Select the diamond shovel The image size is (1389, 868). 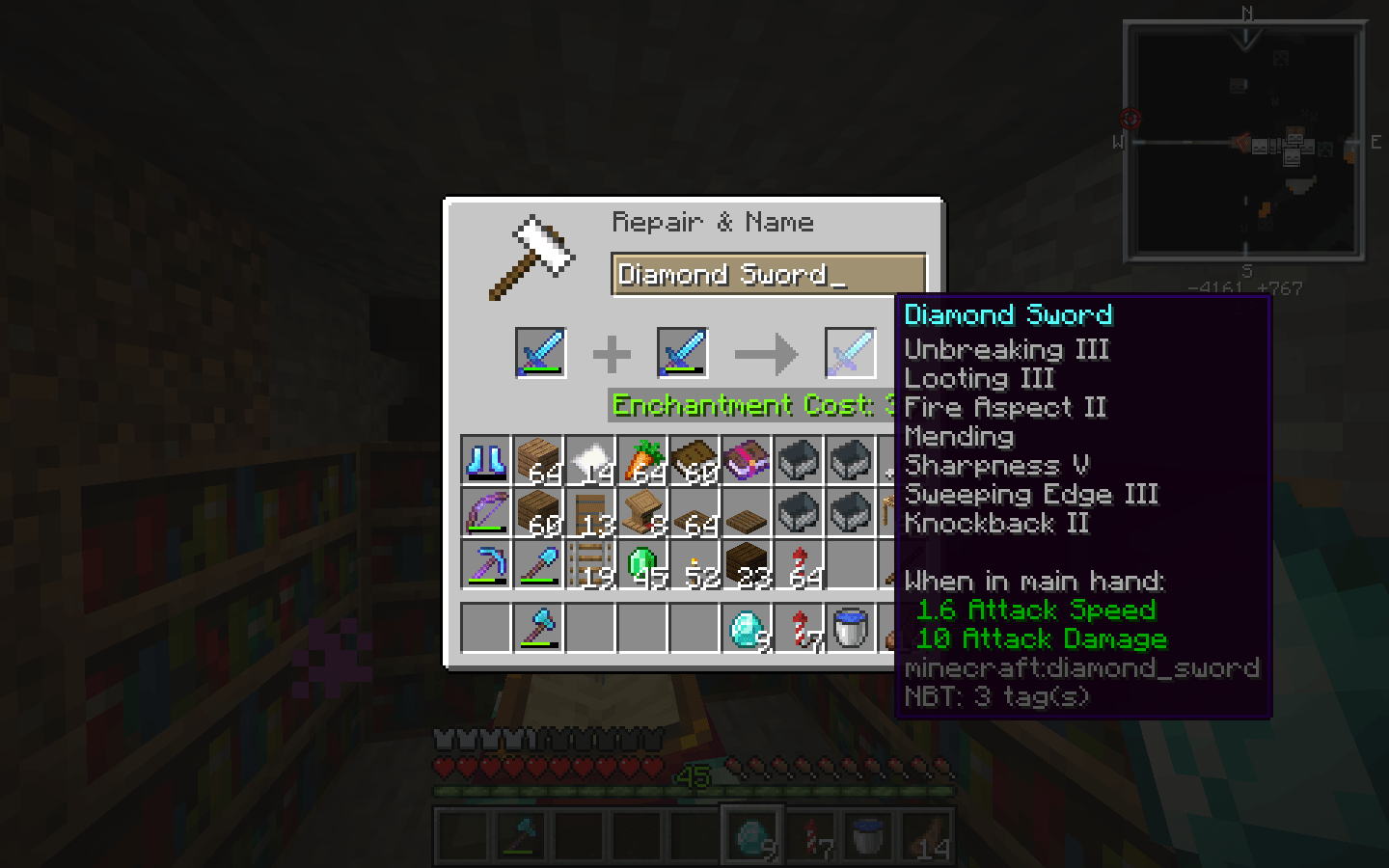tap(537, 565)
